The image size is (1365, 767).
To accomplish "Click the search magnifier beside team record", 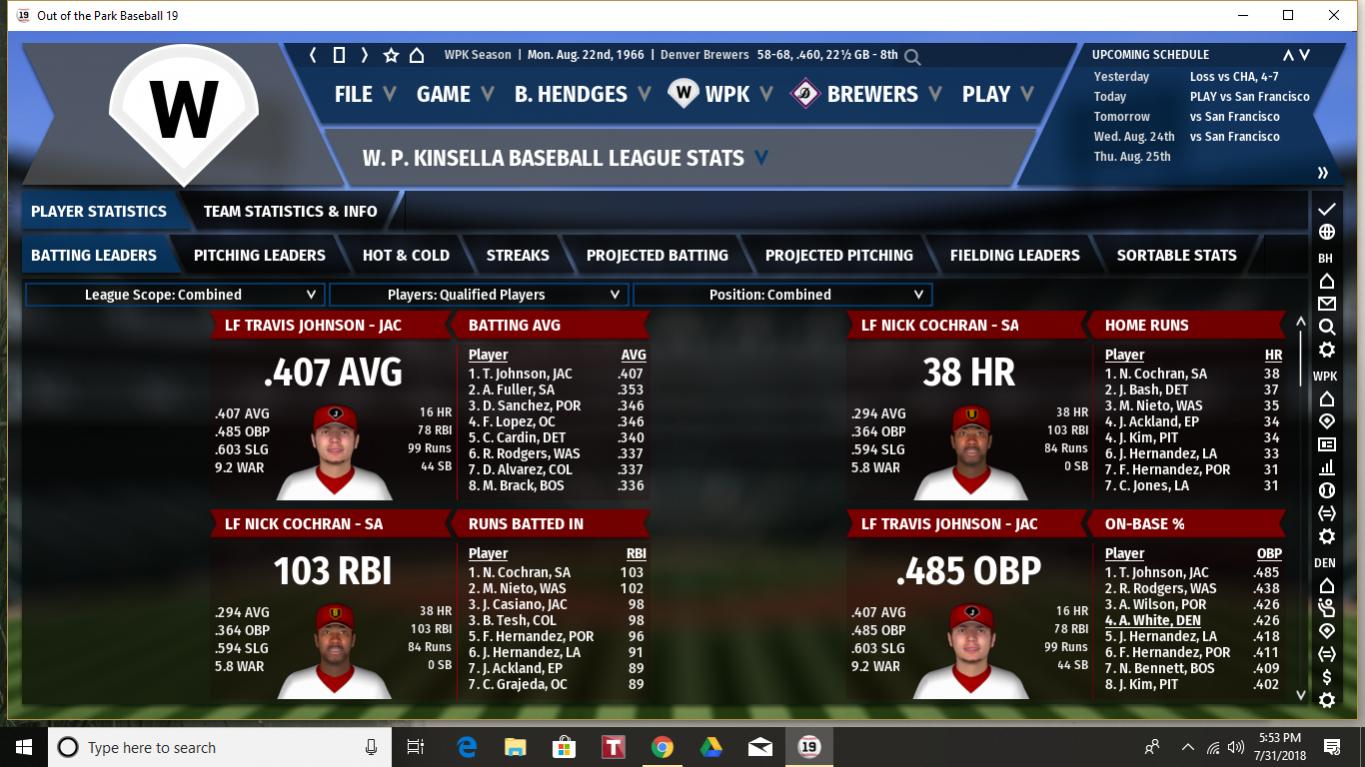I will point(912,57).
